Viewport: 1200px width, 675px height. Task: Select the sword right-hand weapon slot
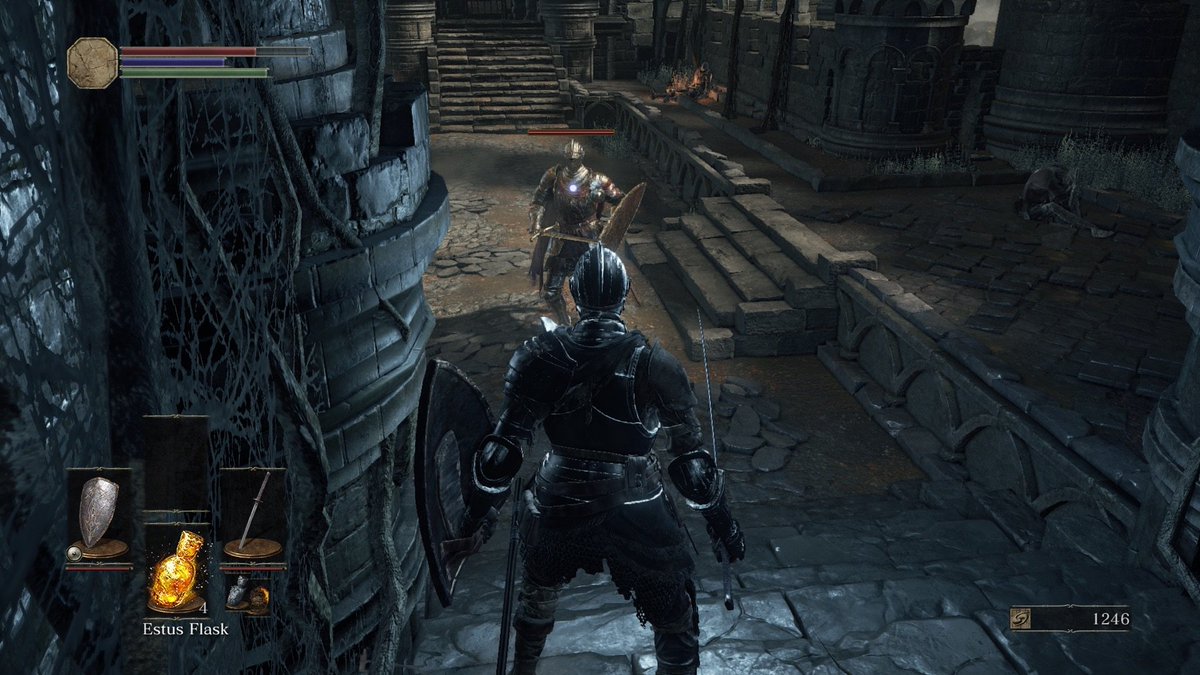pos(253,515)
